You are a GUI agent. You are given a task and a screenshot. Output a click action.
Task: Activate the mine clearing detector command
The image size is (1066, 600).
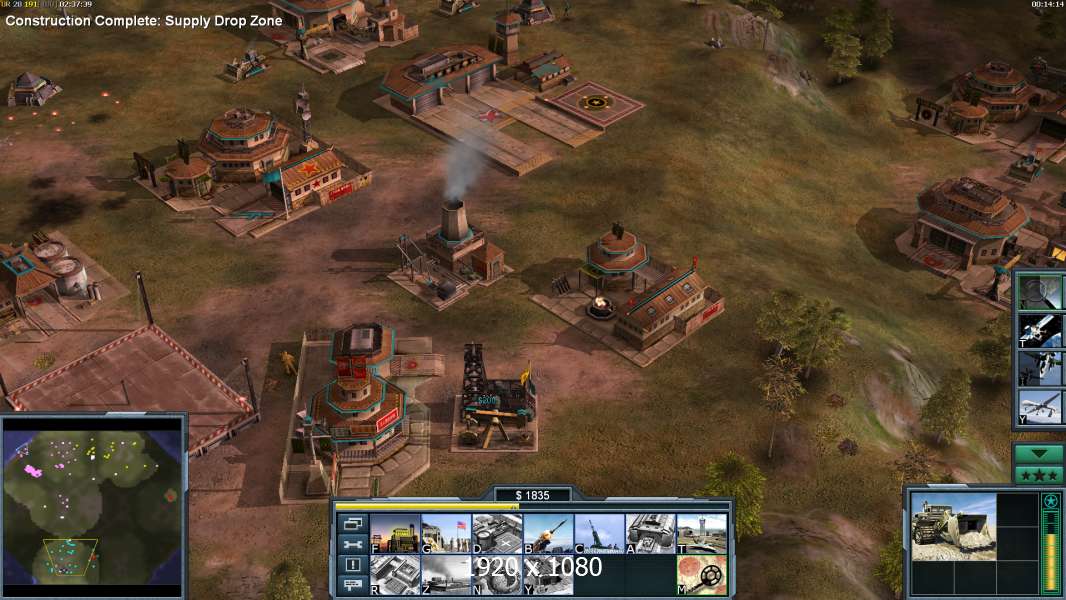pyautogui.click(x=701, y=574)
